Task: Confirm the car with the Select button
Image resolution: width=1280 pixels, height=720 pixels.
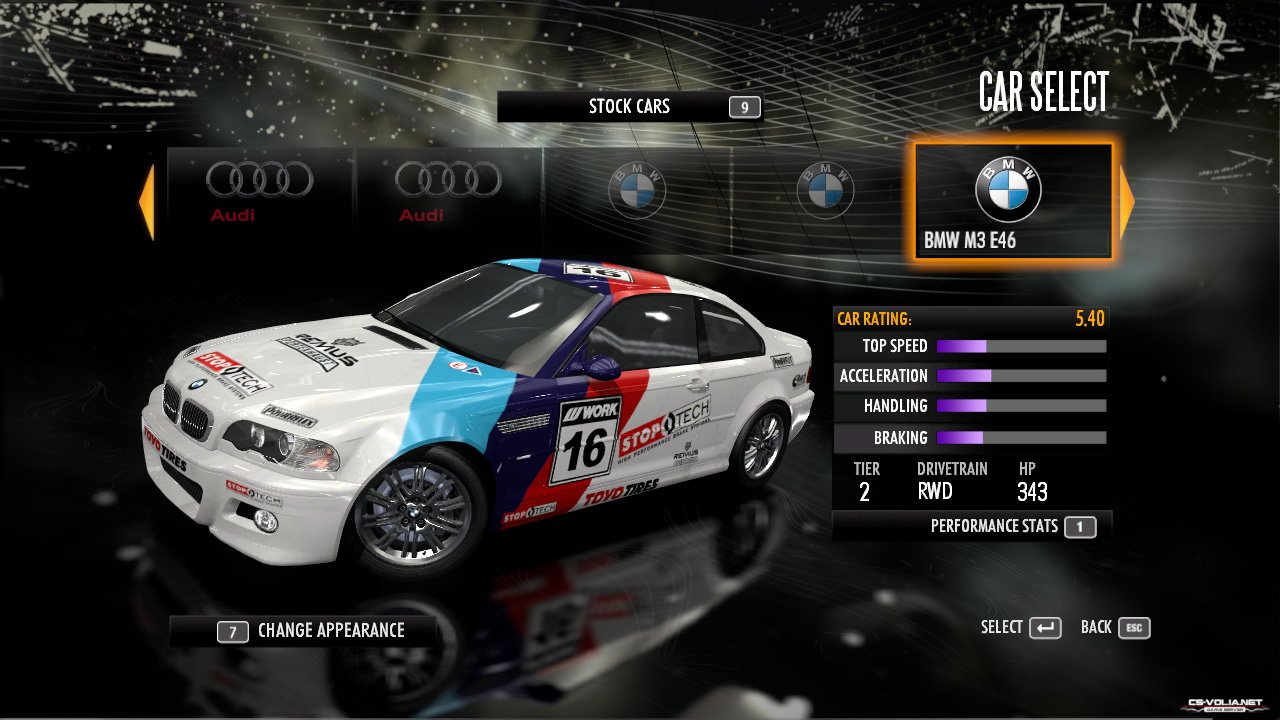Action: coord(1020,628)
